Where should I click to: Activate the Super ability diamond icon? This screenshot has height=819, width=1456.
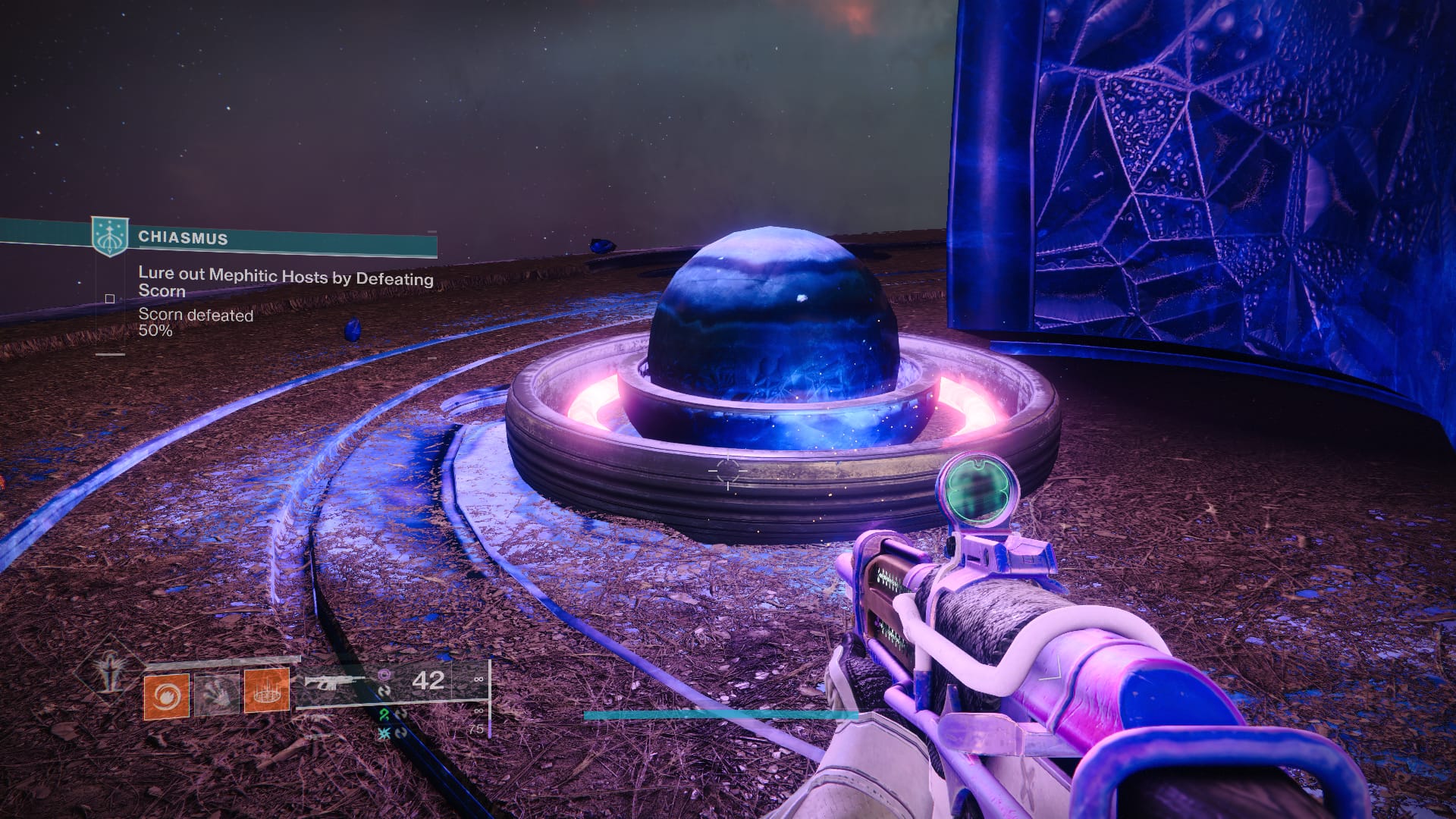coord(111,673)
